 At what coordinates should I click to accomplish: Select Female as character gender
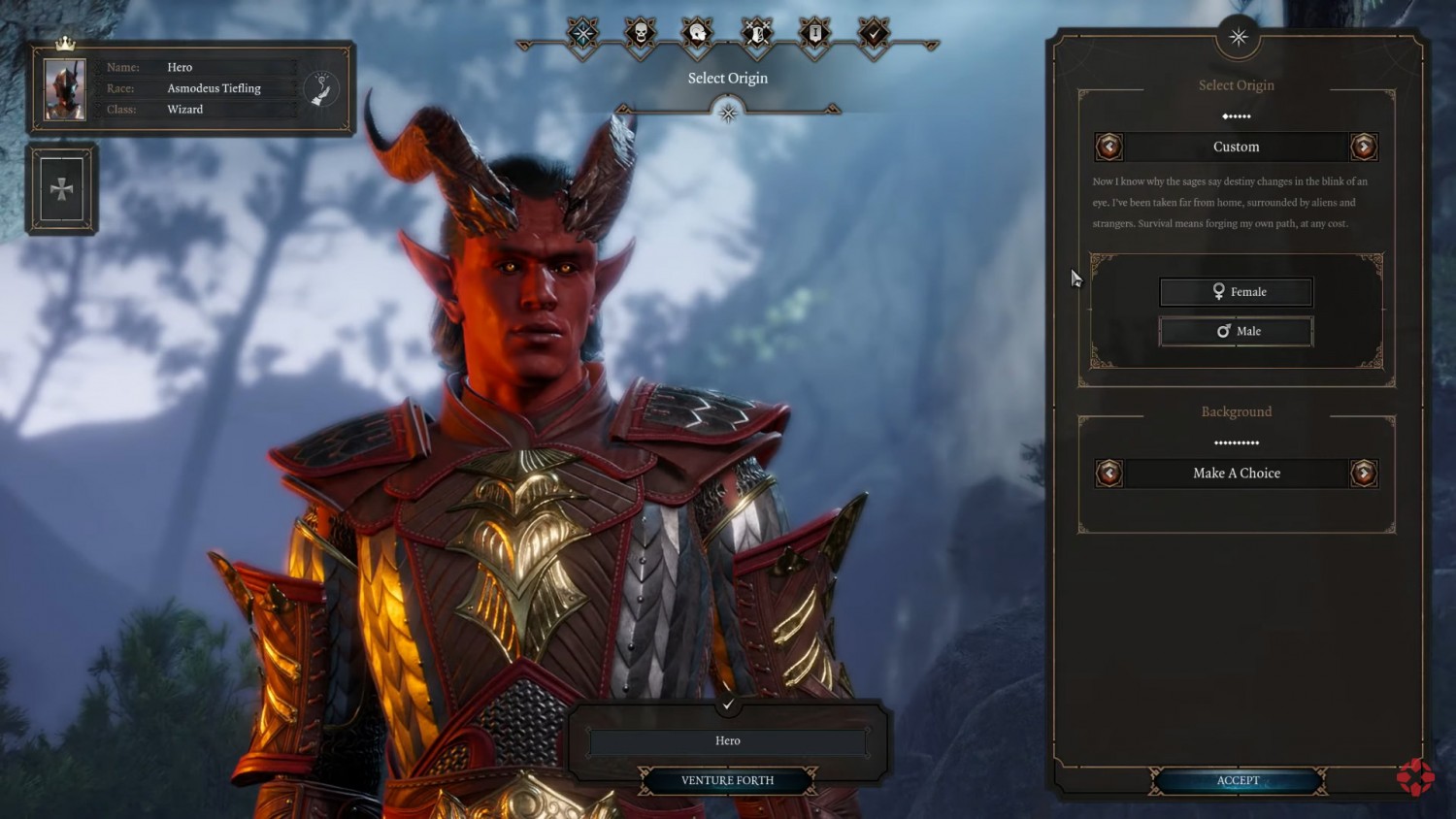[1236, 291]
